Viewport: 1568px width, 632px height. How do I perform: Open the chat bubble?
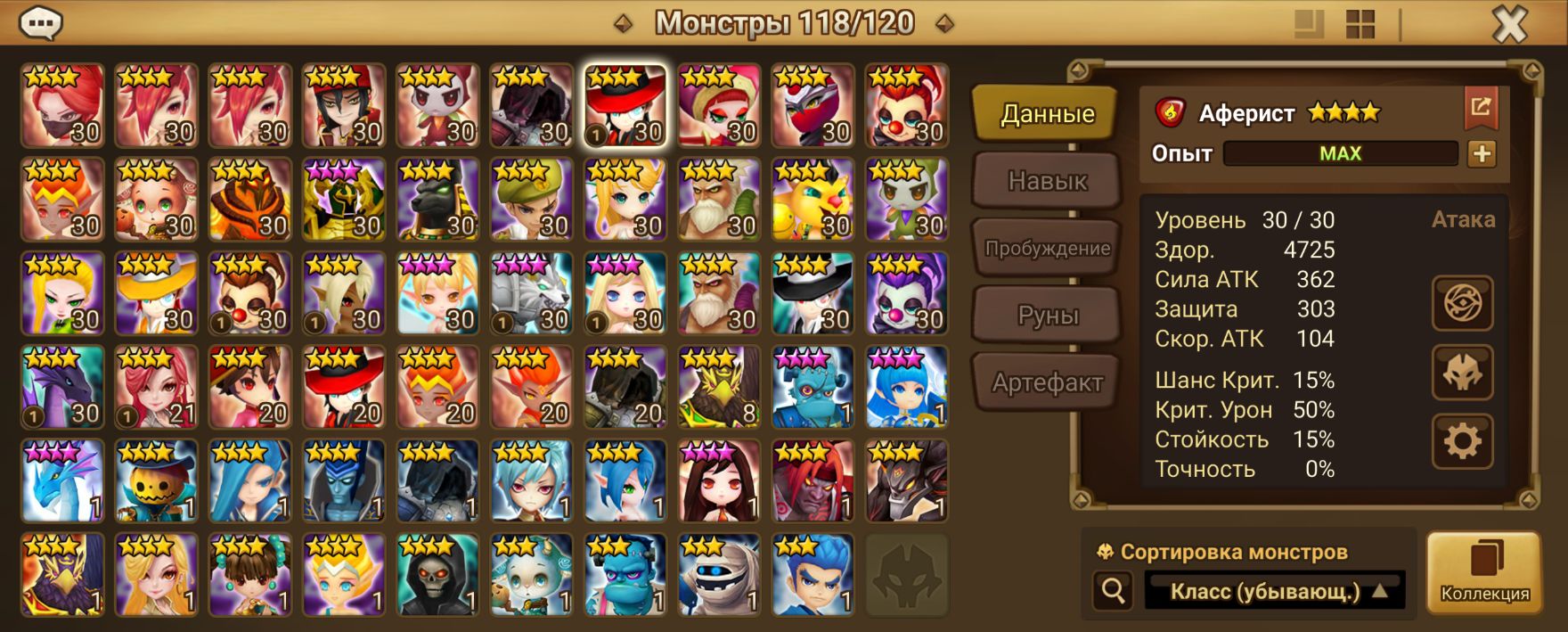pyautogui.click(x=41, y=24)
